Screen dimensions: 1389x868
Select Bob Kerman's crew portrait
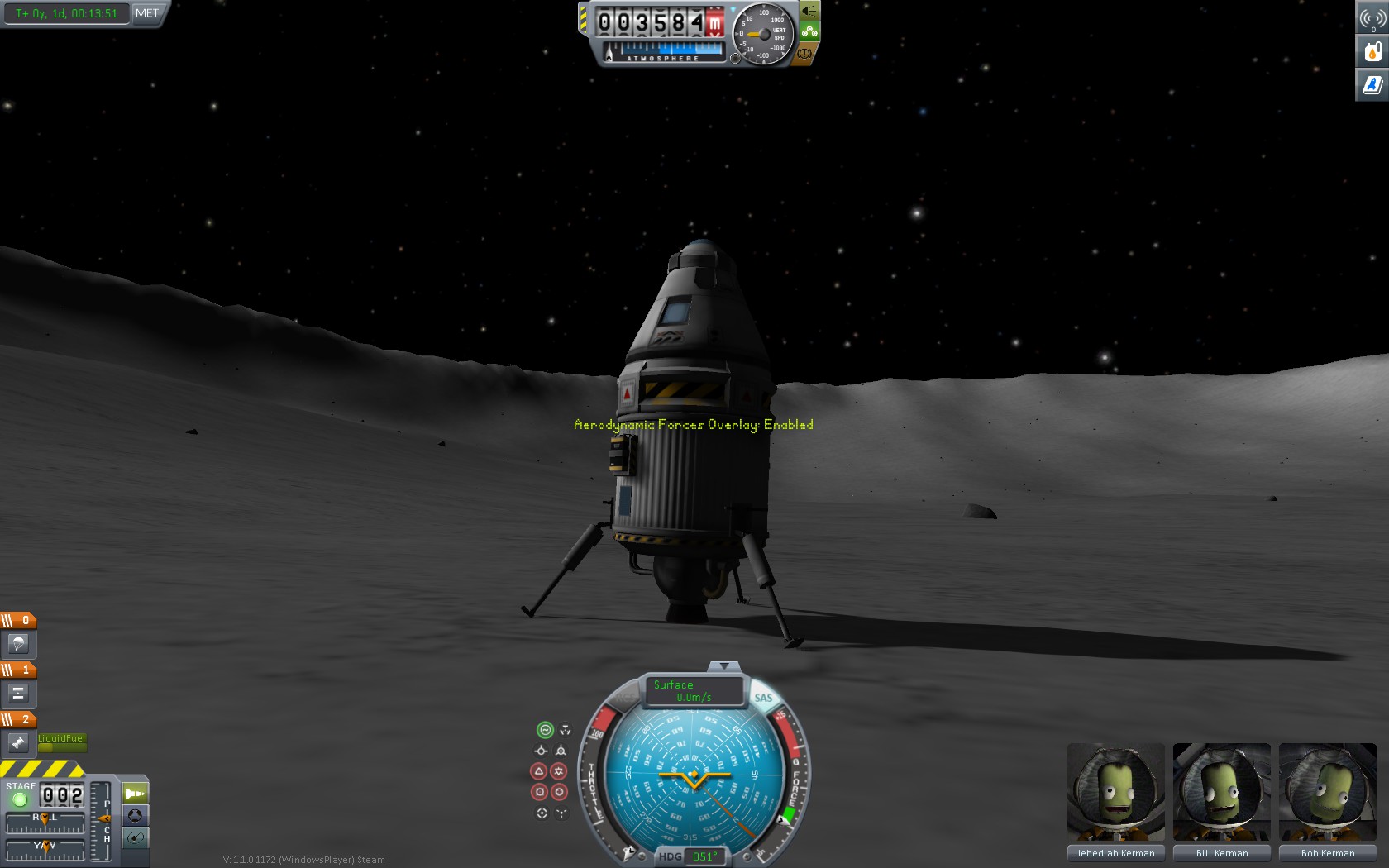coord(1327,792)
